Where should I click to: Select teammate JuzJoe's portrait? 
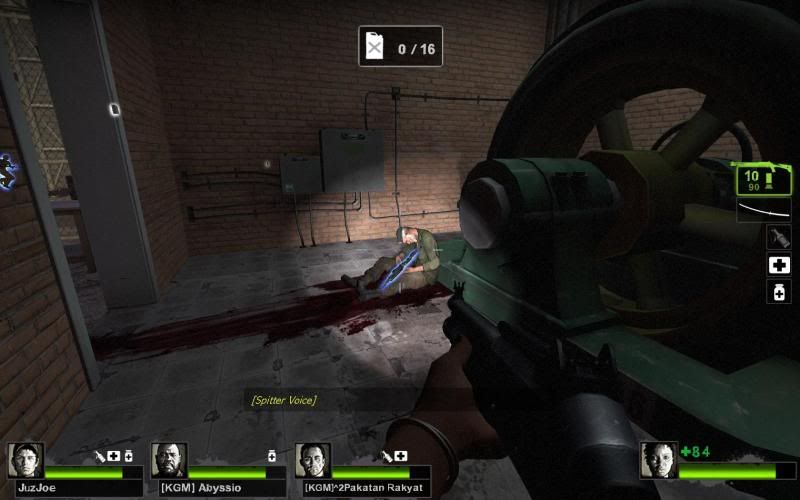(25, 460)
